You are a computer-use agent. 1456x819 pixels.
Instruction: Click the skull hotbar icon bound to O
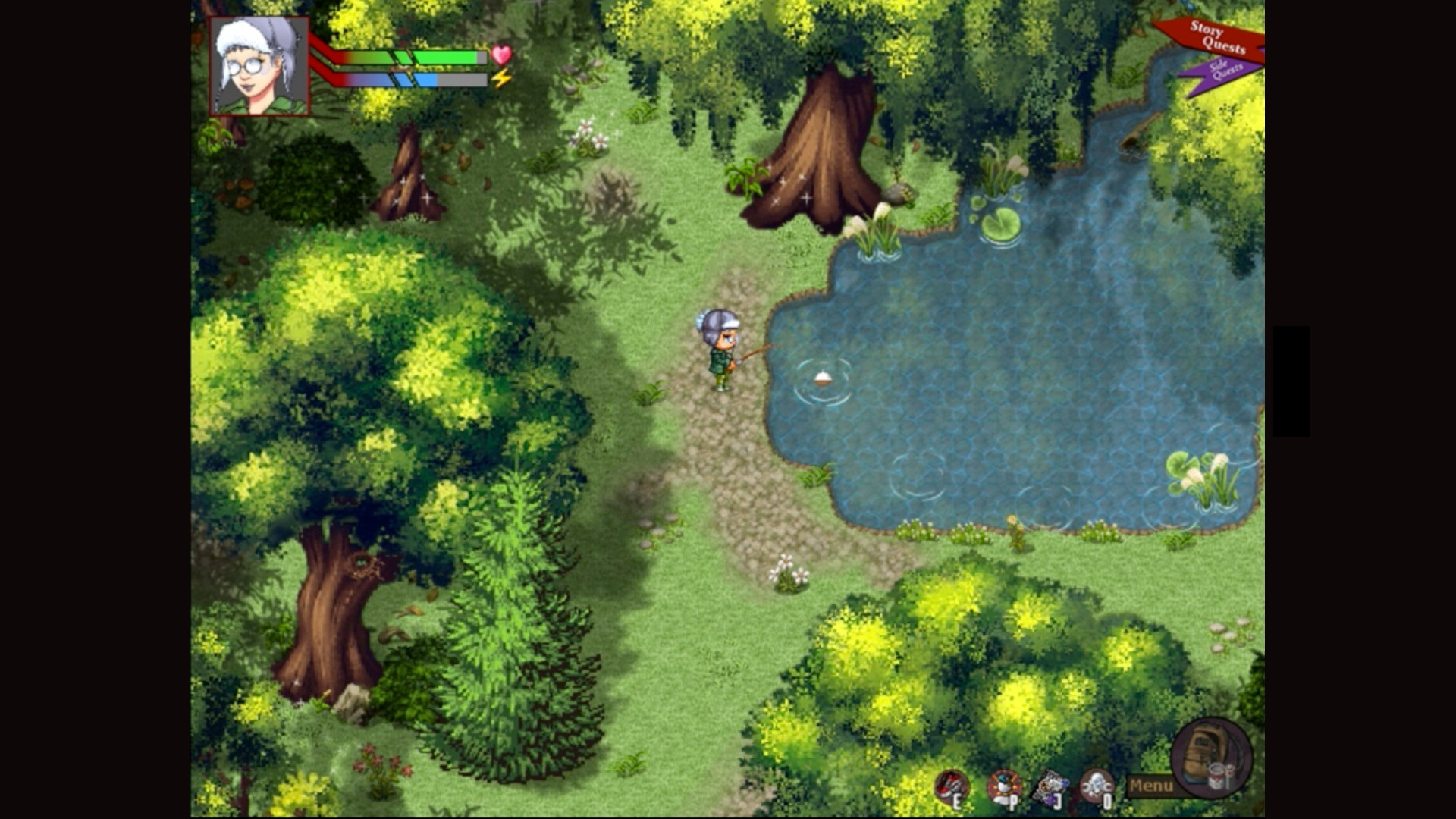point(1096,781)
